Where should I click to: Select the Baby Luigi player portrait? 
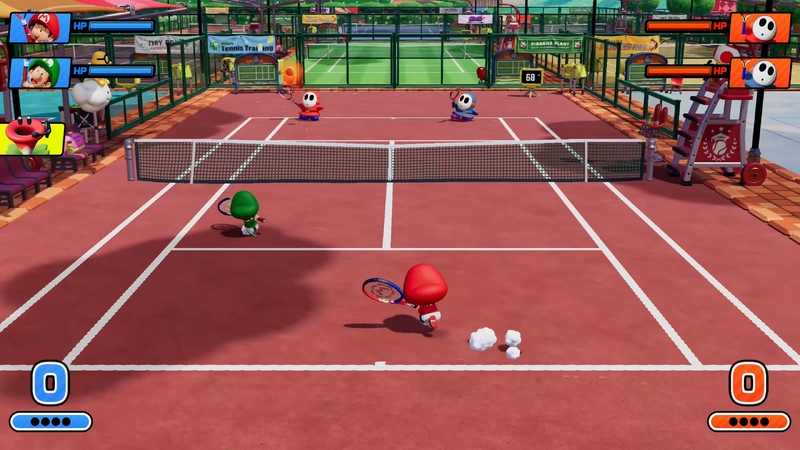tap(39, 72)
